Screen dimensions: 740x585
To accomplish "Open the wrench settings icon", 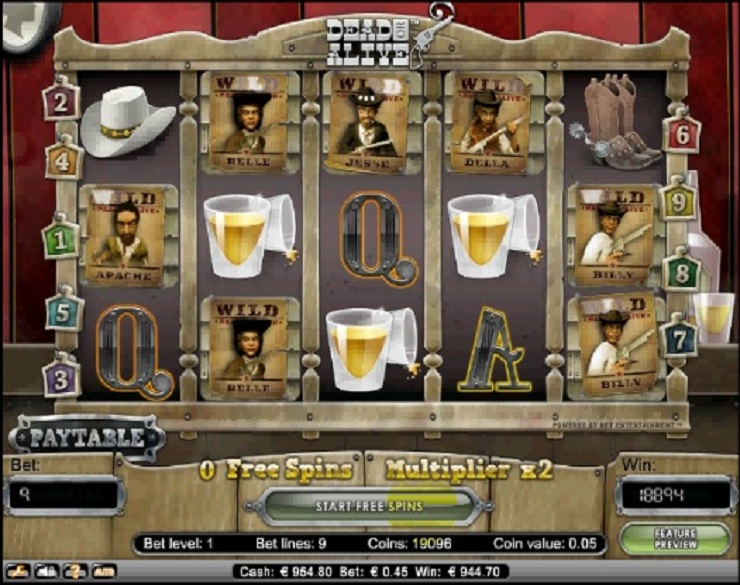I will click(18, 571).
